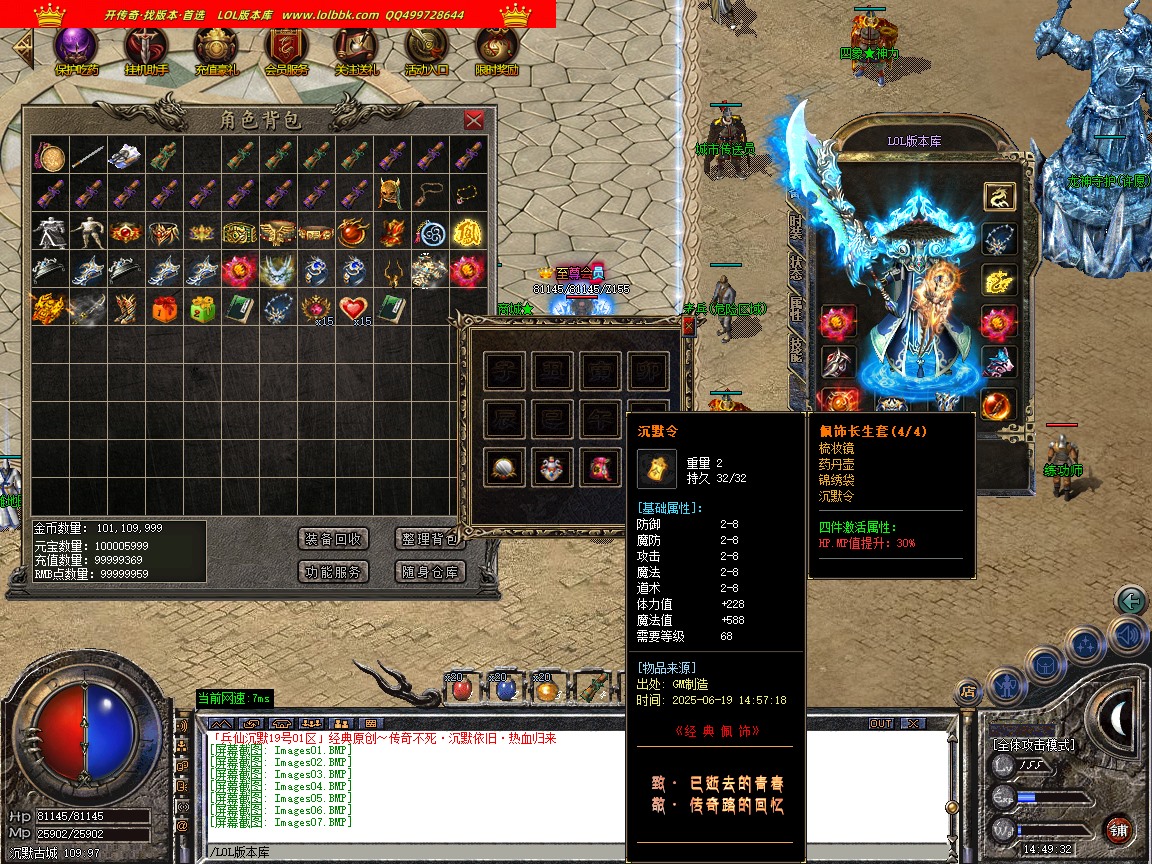Switch to the 属性 attributes tab
The height and width of the screenshot is (864, 1152).
click(796, 308)
